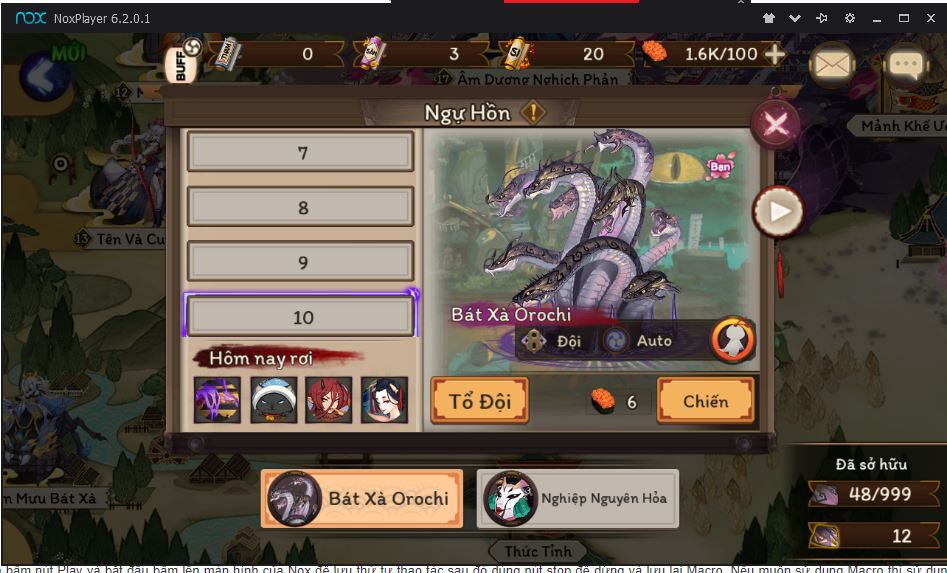947x573 pixels.
Task: Add more sushi stamina with plus button
Action: pyautogui.click(x=775, y=54)
